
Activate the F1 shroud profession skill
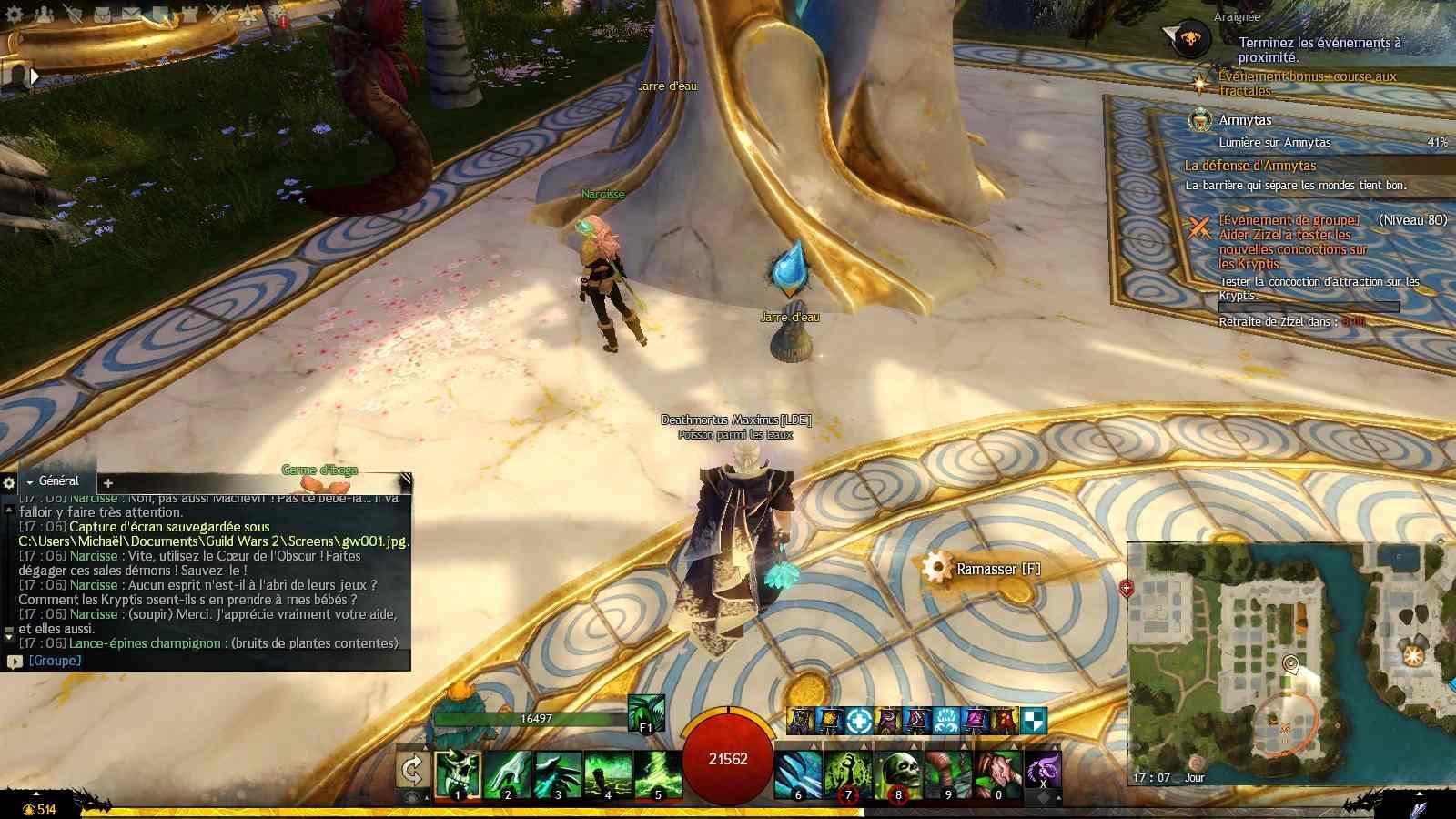click(646, 713)
